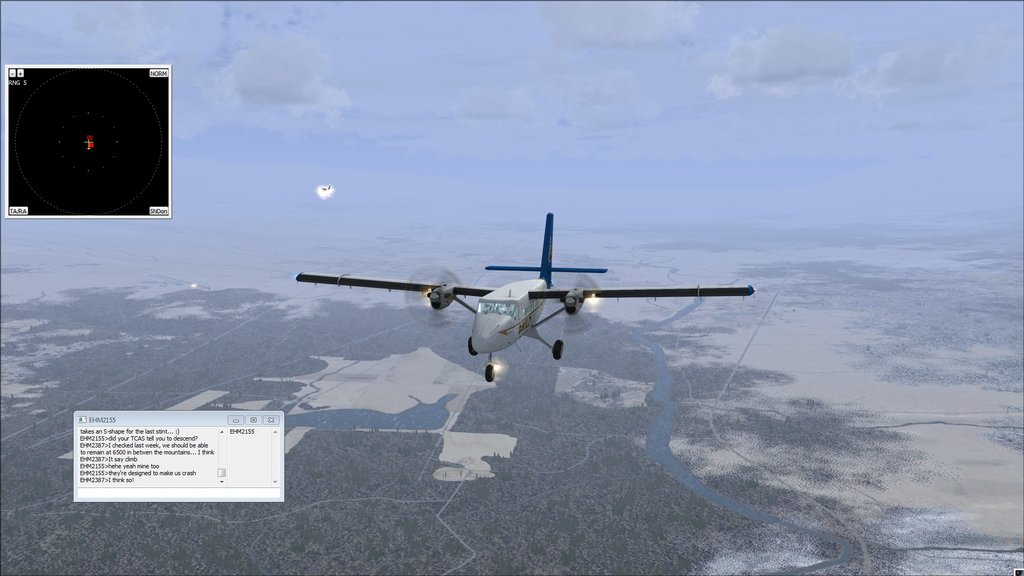The image size is (1024, 576).
Task: Switch the TA/RA advisory mode
Action: coord(18,211)
